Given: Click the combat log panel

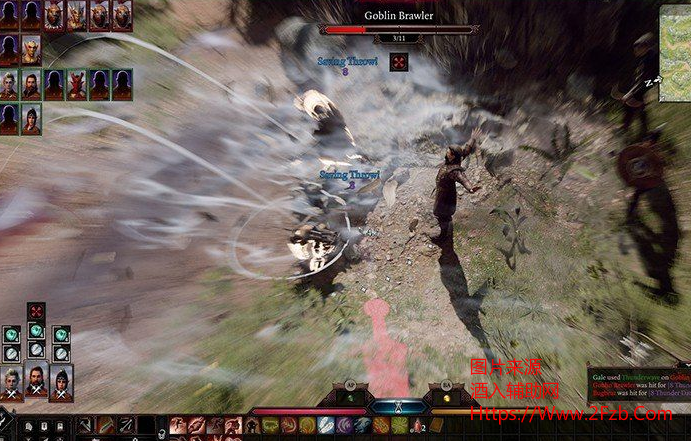Looking at the screenshot, I should (638, 383).
